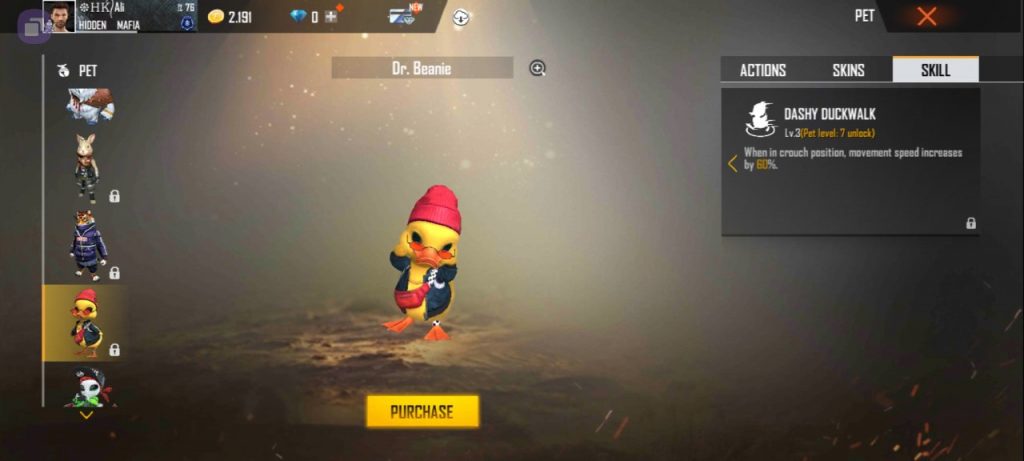Viewport: 1024px width, 461px height.
Task: Select the Dr. Beanie duck thumbnail
Action: (x=86, y=322)
